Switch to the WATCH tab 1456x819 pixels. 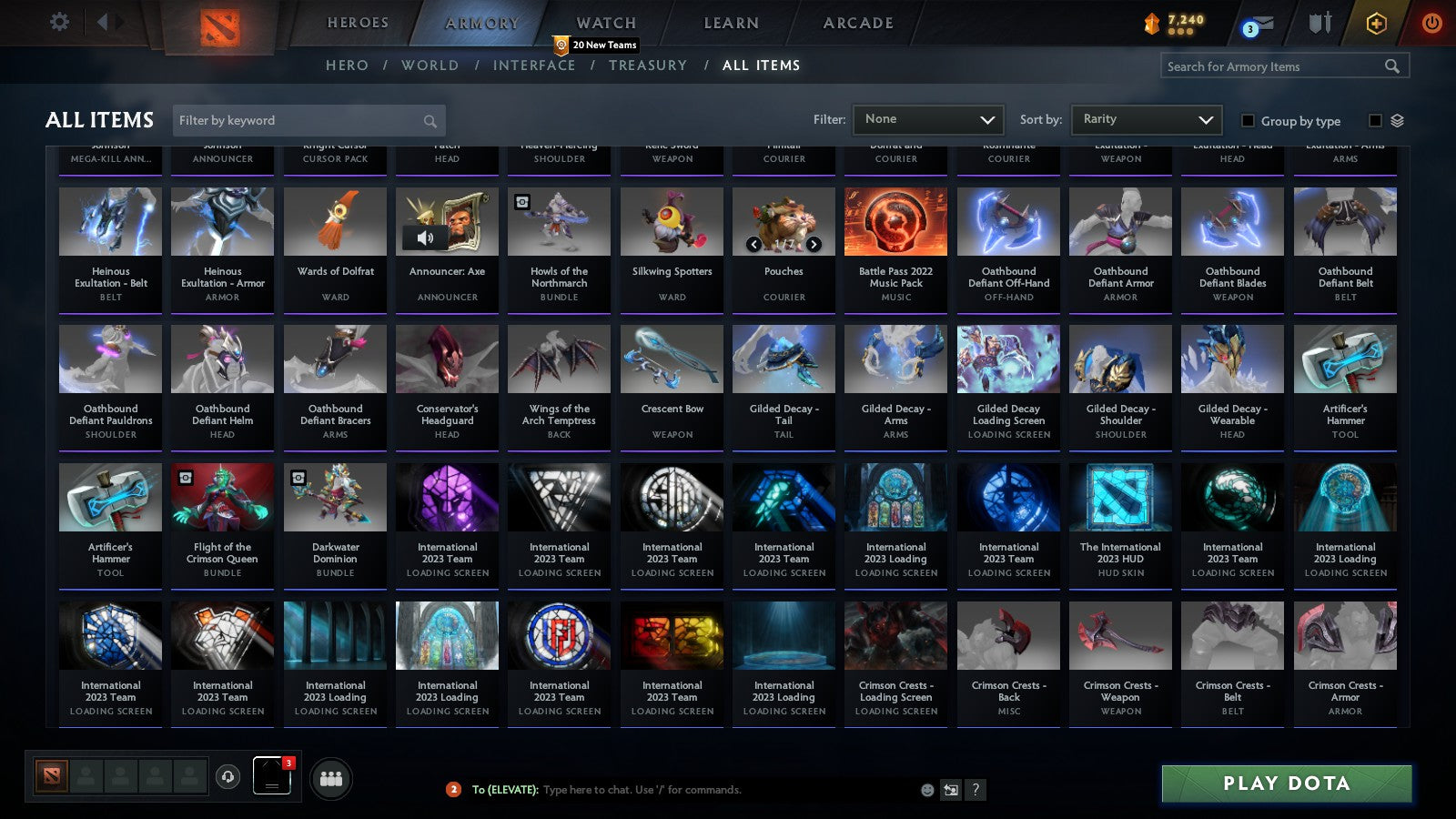tap(604, 23)
